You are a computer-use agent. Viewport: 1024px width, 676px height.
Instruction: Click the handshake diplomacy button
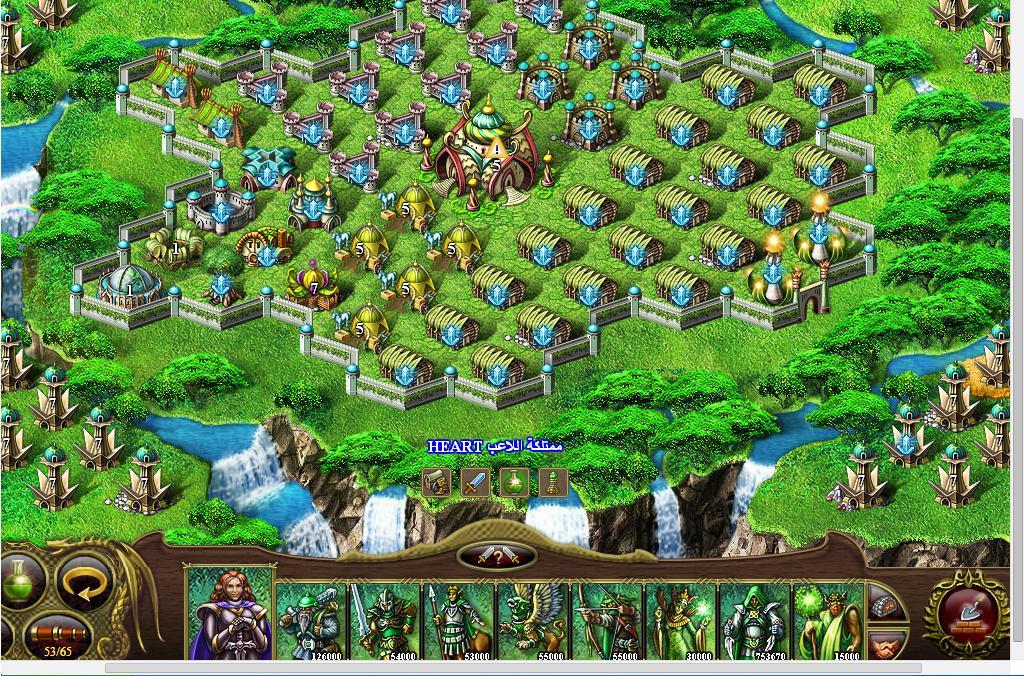pyautogui.click(x=886, y=646)
